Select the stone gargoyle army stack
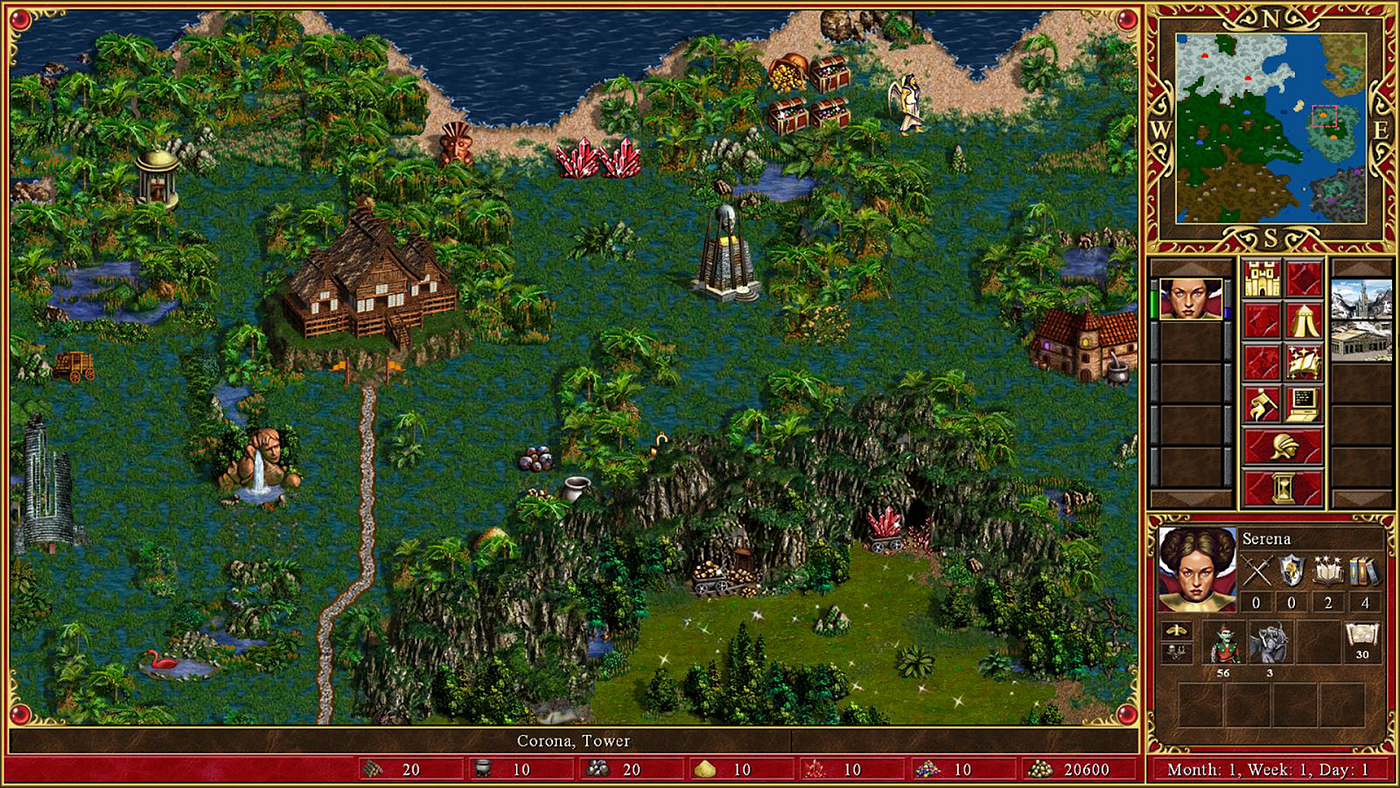This screenshot has width=1400, height=788. click(1270, 642)
